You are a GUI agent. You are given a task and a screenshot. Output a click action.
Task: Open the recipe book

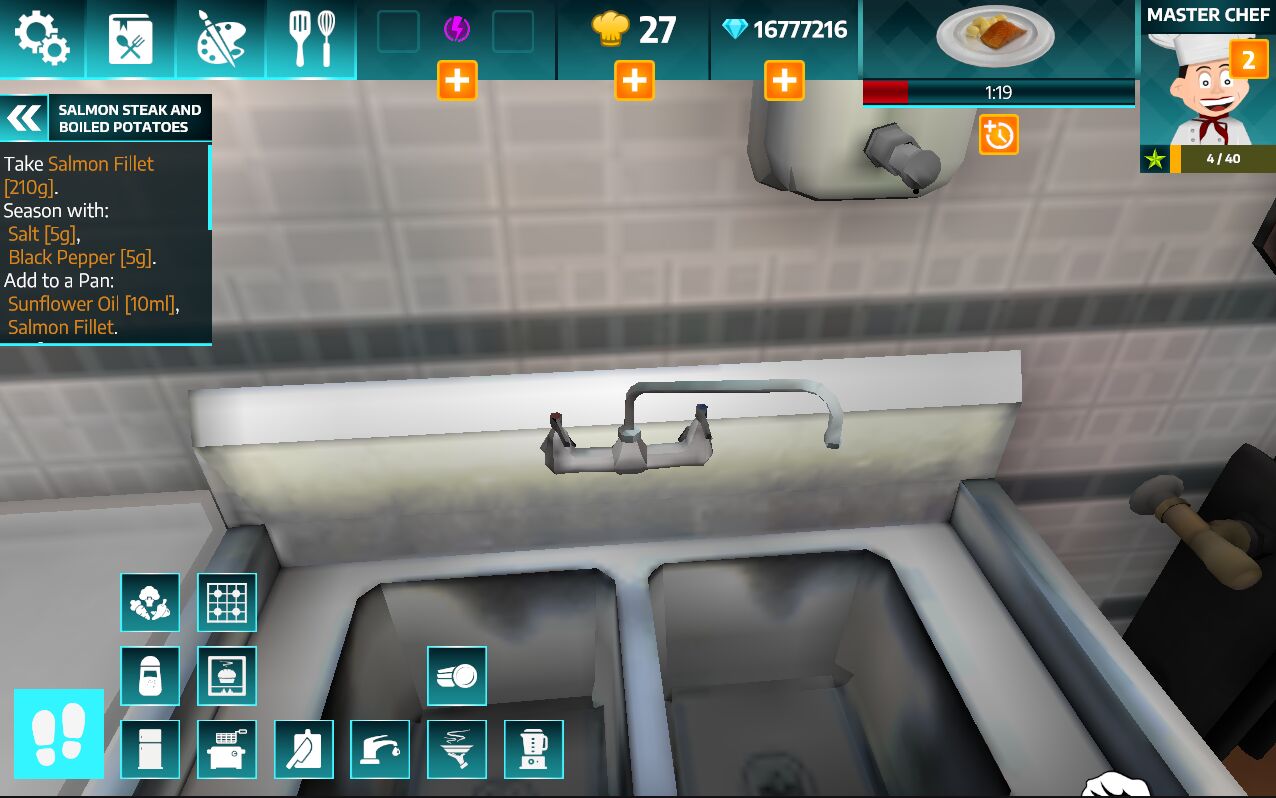point(131,39)
